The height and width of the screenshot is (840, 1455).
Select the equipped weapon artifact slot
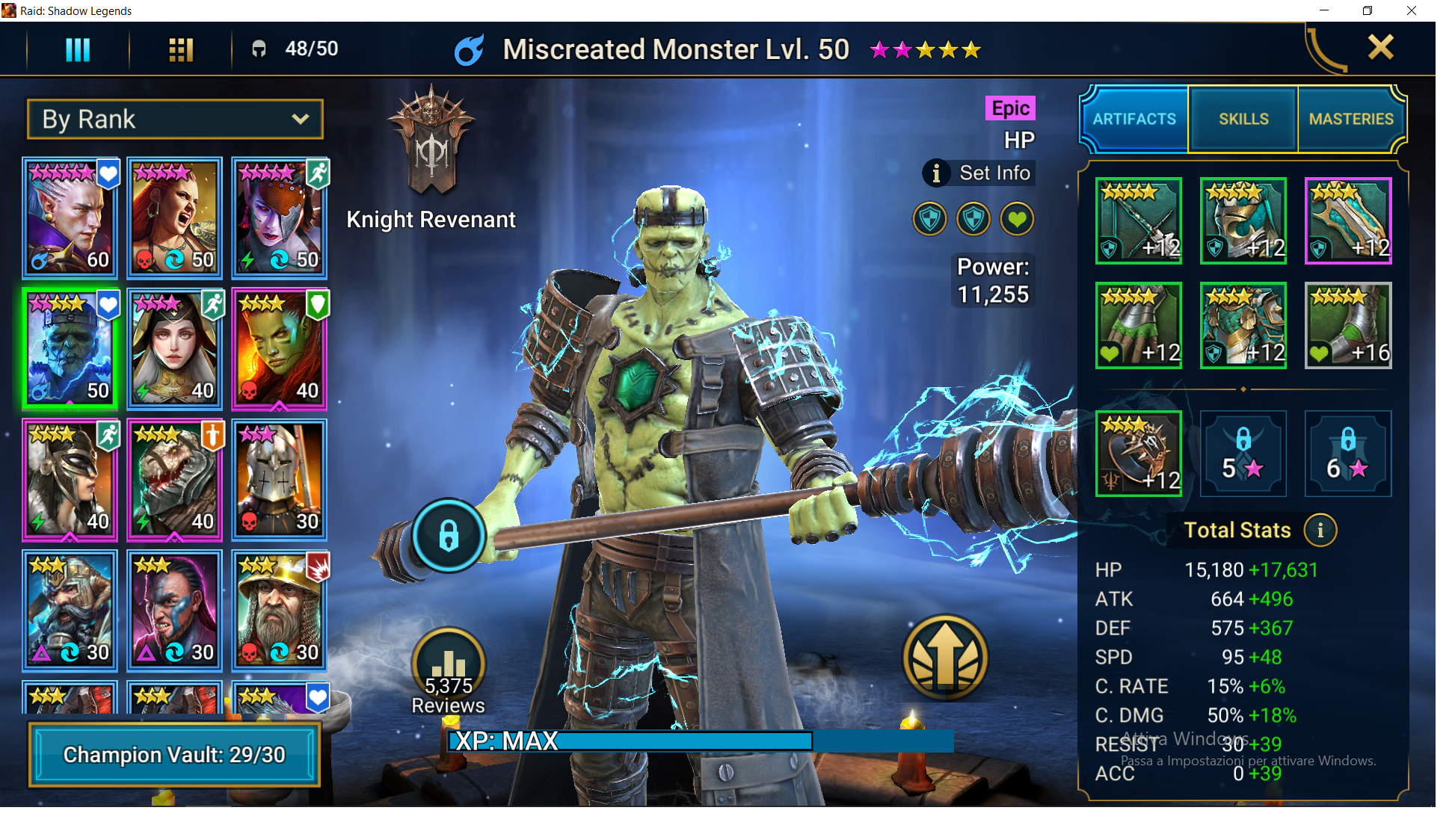point(1138,221)
